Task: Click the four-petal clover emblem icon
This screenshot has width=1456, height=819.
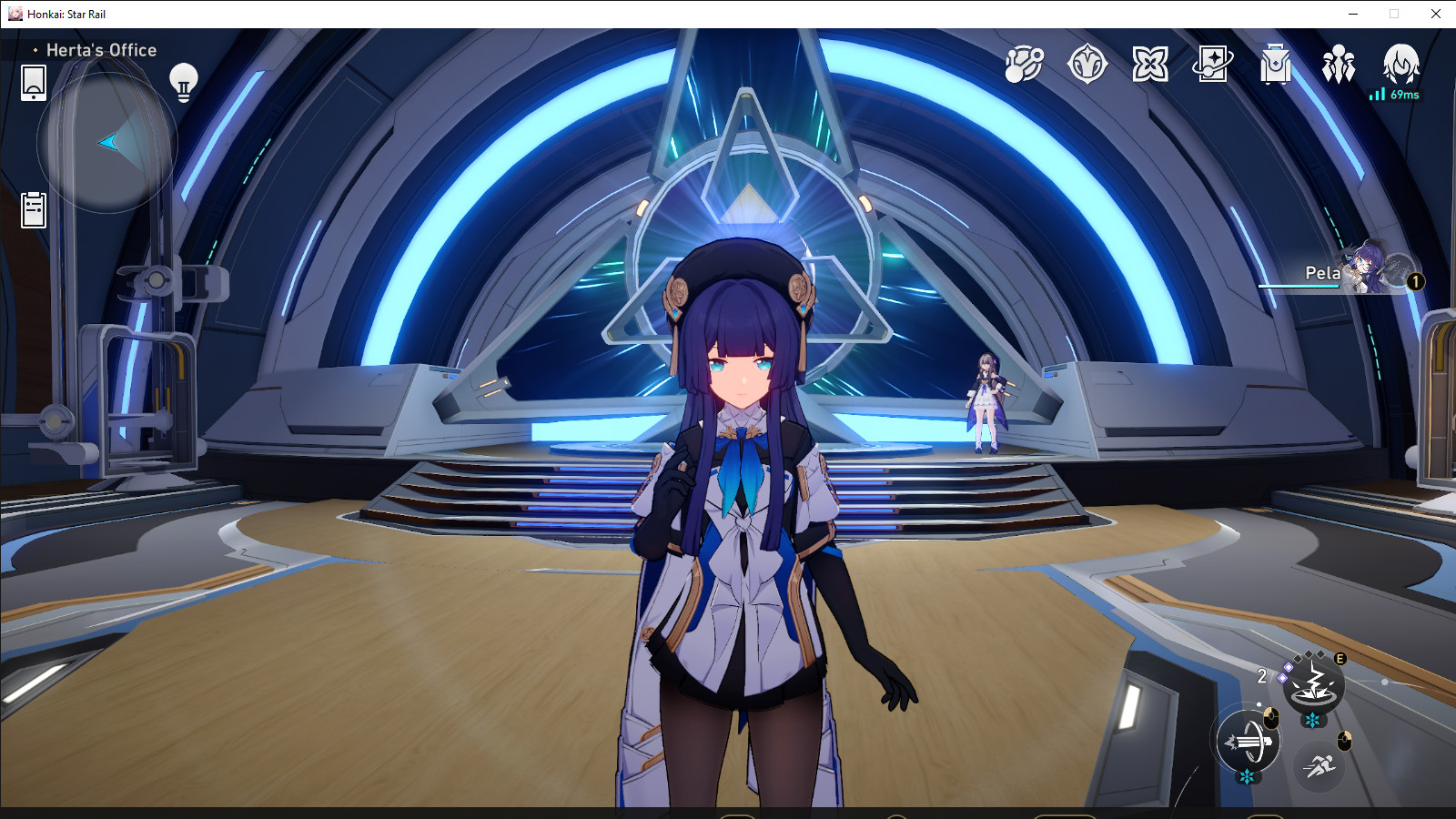Action: 1149,62
